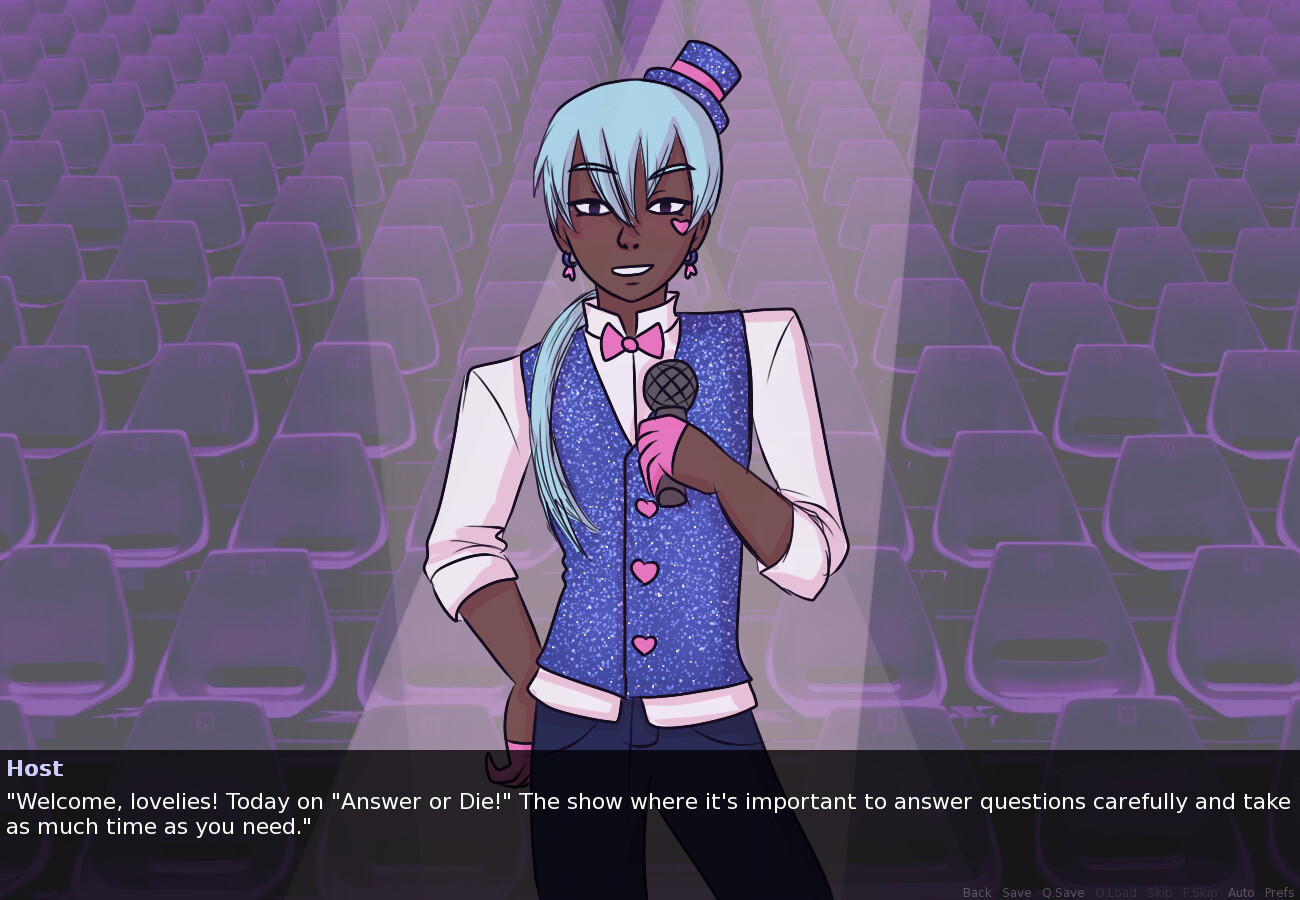The width and height of the screenshot is (1300, 900).
Task: Open the Save screen
Action: 1016,892
